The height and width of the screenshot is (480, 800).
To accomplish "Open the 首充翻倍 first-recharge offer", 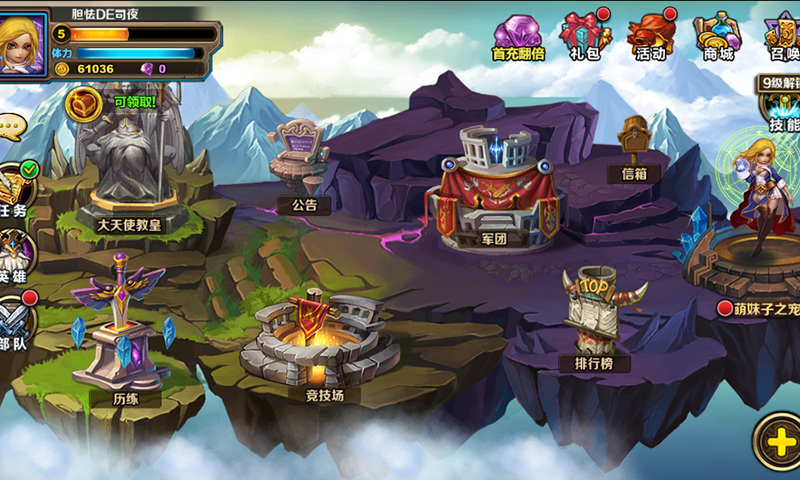I will pyautogui.click(x=518, y=38).
